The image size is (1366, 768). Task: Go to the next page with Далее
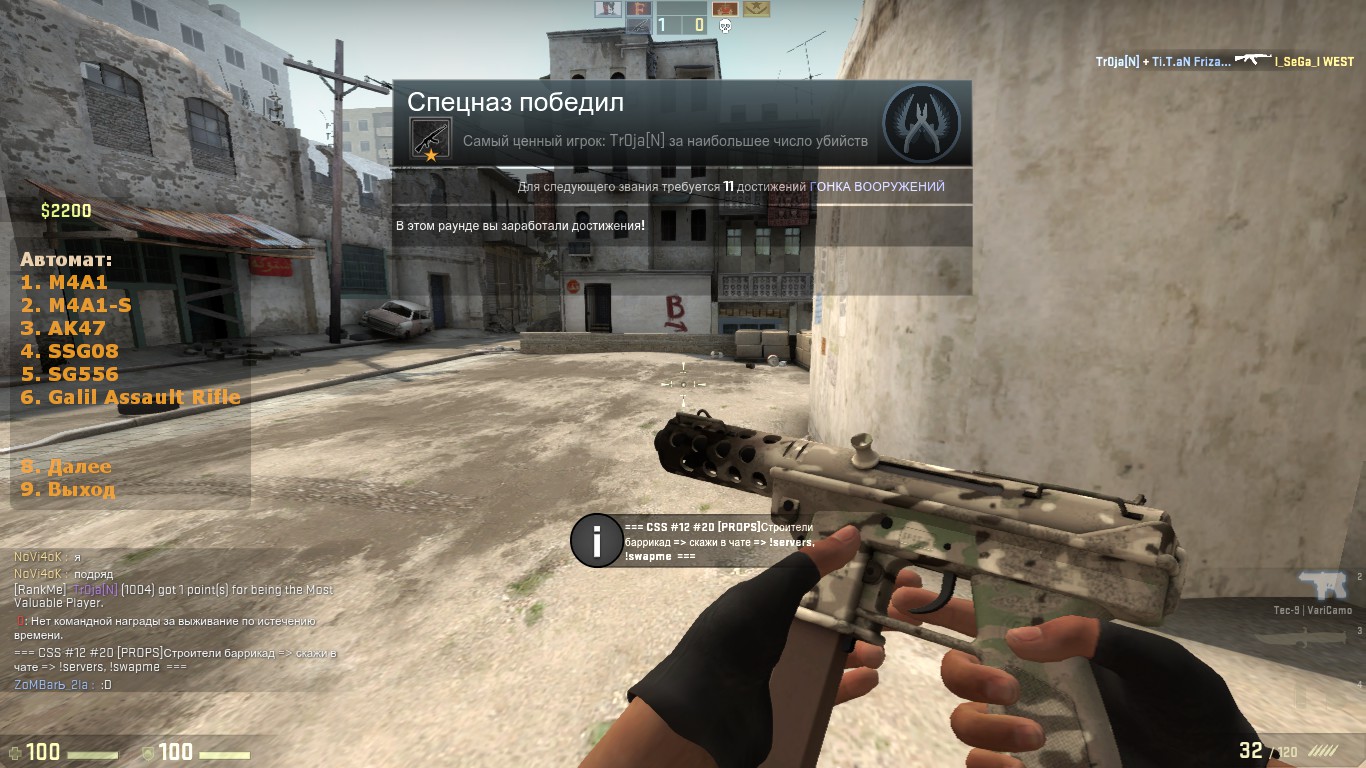coord(66,467)
